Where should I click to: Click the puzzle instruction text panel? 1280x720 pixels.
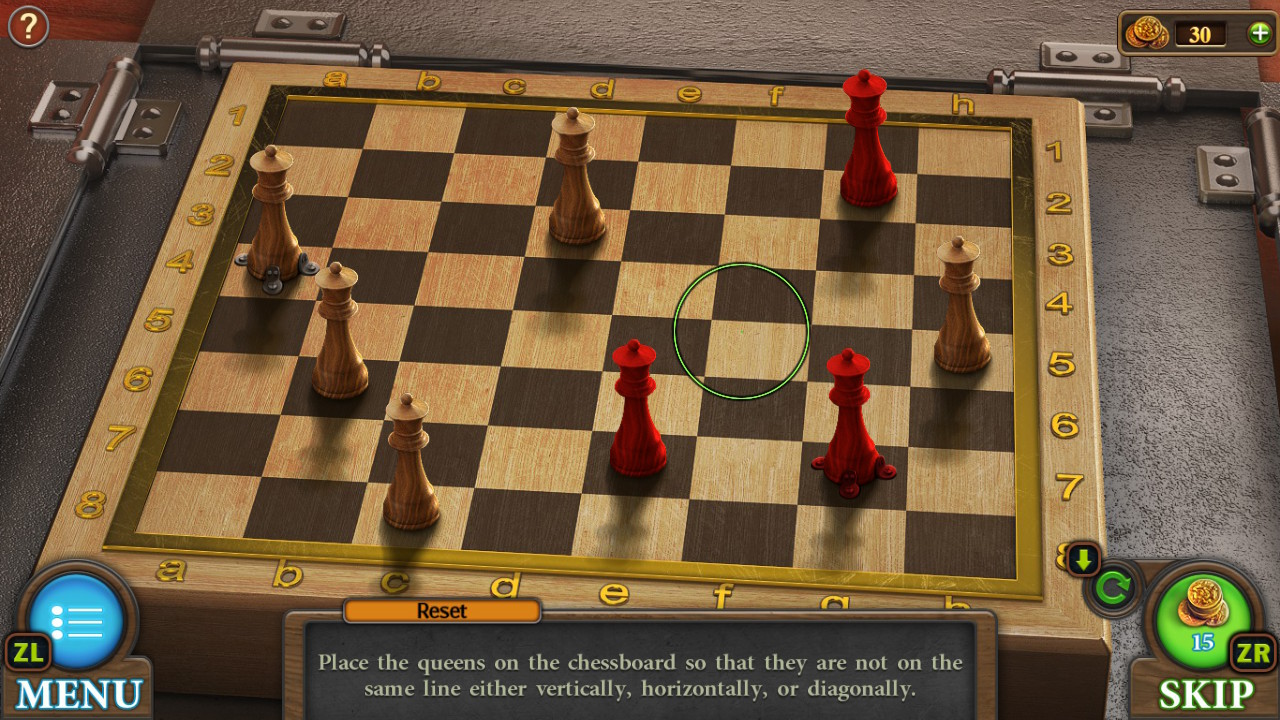point(640,675)
